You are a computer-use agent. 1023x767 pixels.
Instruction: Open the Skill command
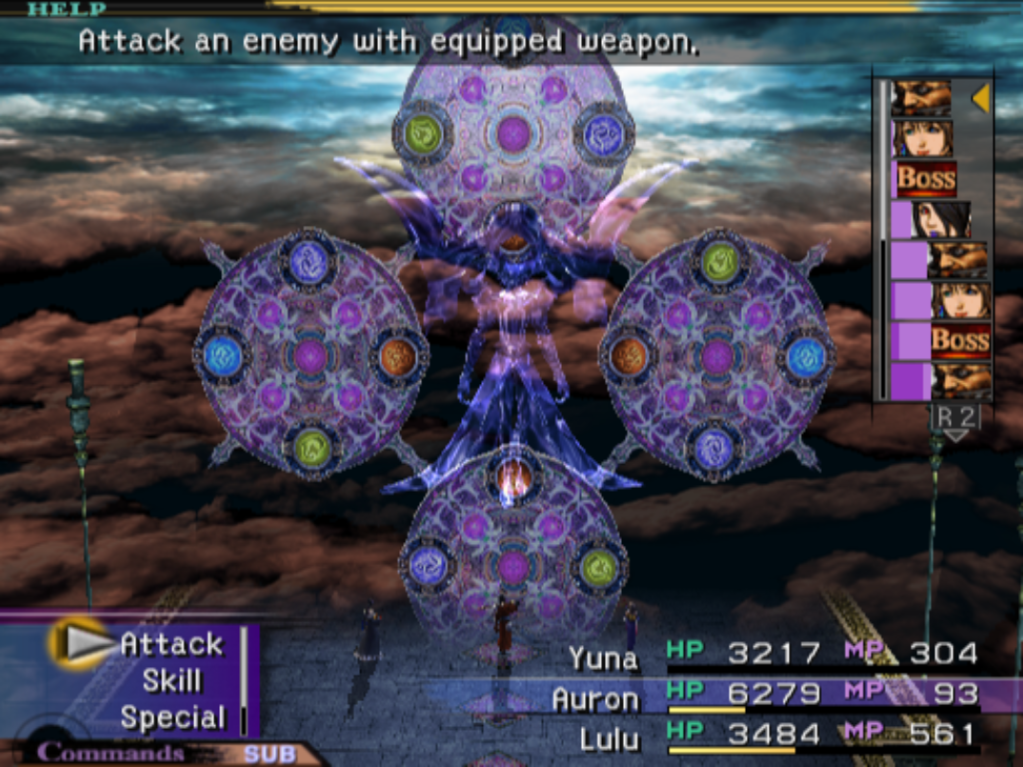171,681
